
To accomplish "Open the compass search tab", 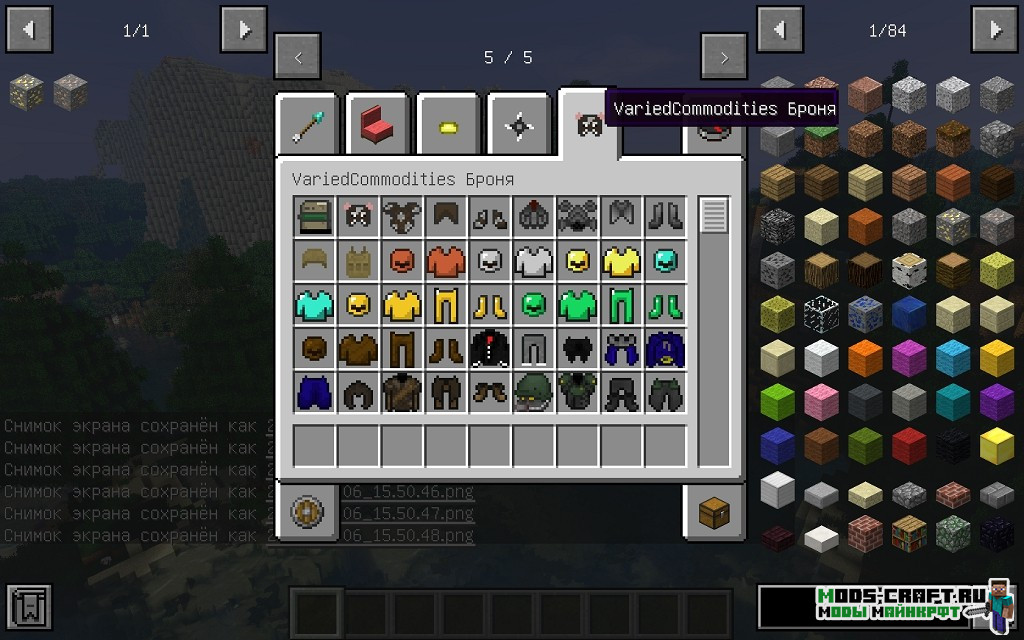I will click(307, 512).
